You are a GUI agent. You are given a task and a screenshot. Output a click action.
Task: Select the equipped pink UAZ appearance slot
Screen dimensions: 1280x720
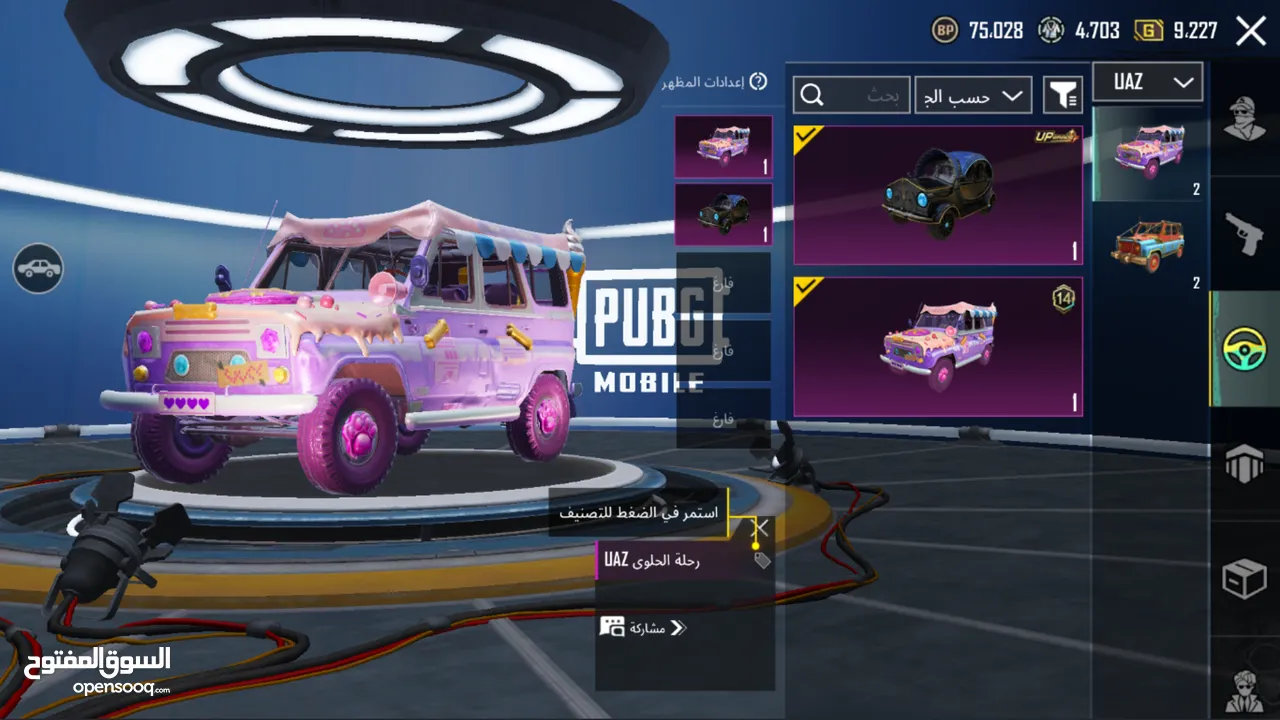click(723, 147)
